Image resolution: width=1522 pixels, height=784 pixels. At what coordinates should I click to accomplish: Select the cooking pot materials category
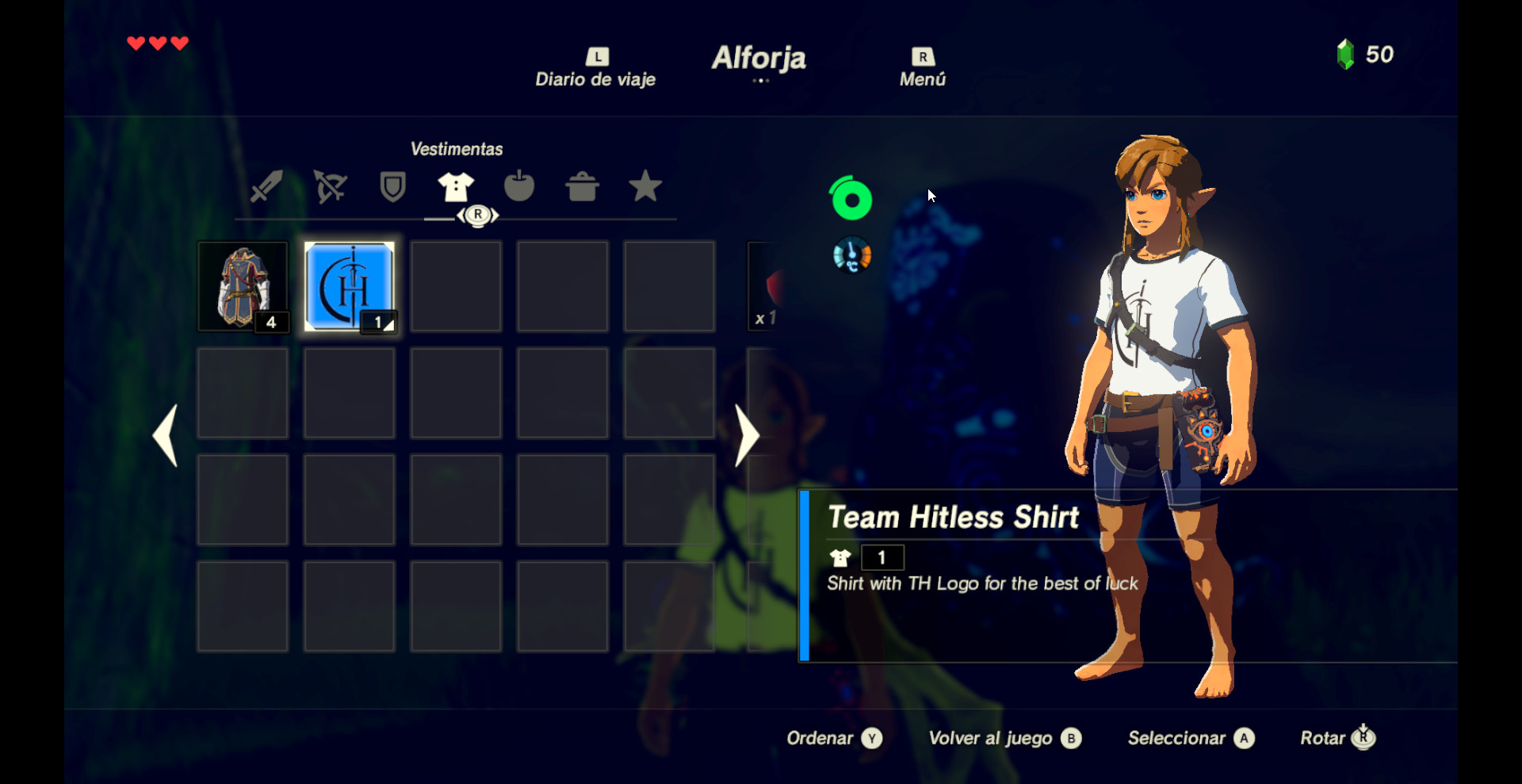[583, 186]
